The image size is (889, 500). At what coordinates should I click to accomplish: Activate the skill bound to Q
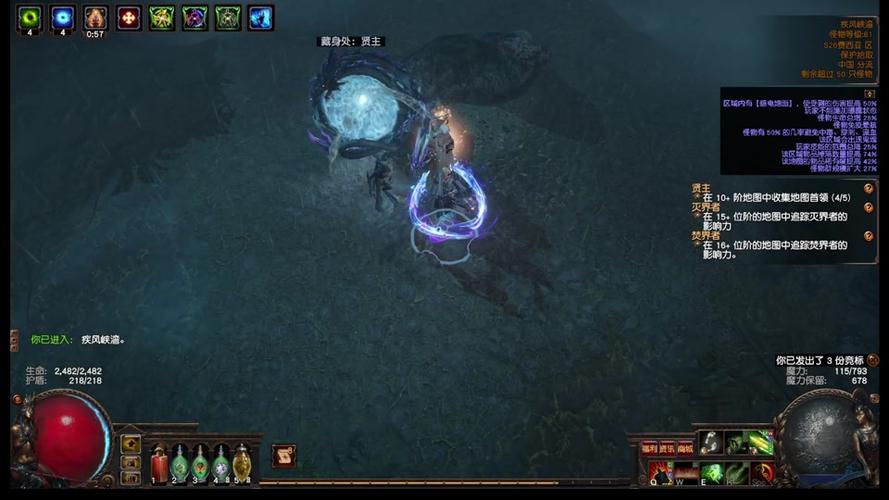click(x=659, y=473)
